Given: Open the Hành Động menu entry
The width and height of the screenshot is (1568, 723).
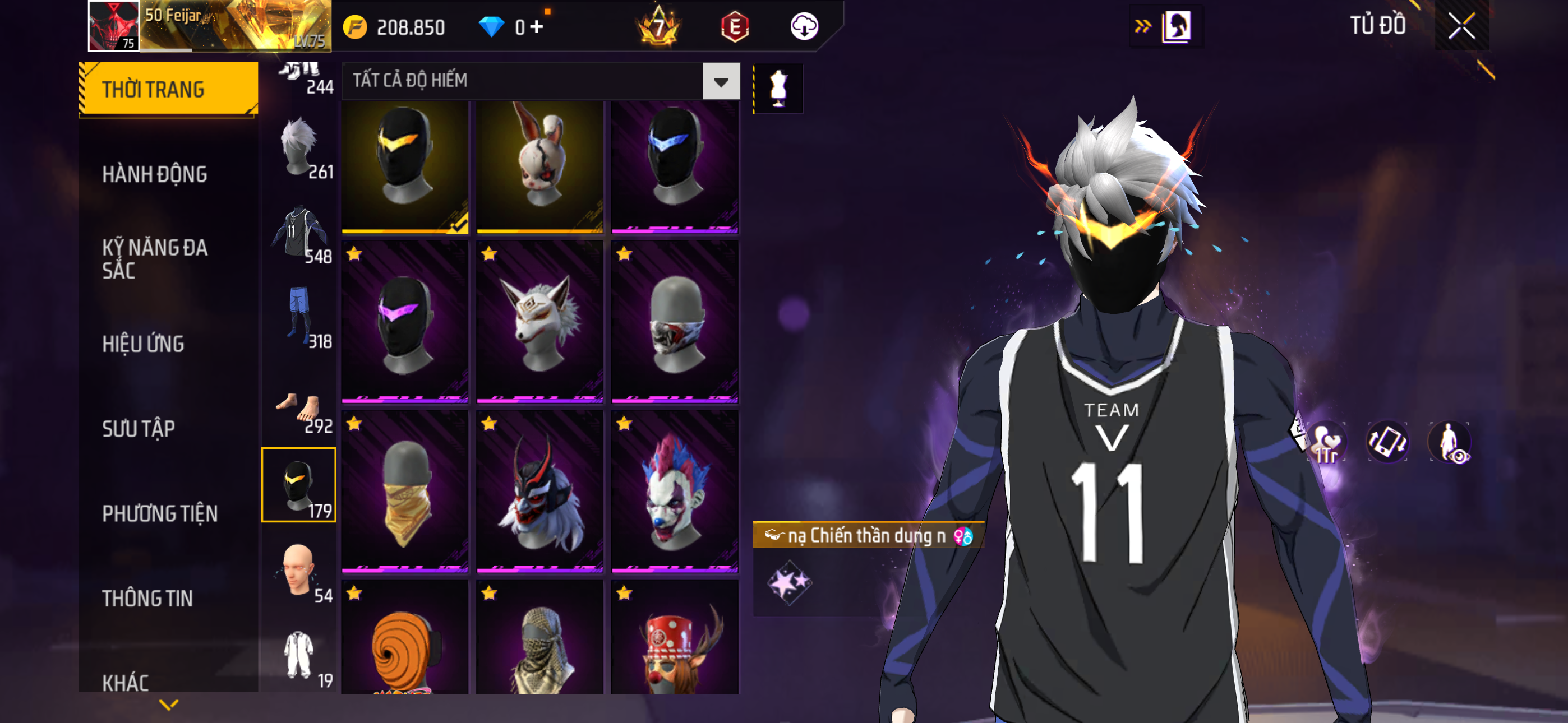Looking at the screenshot, I should point(155,175).
